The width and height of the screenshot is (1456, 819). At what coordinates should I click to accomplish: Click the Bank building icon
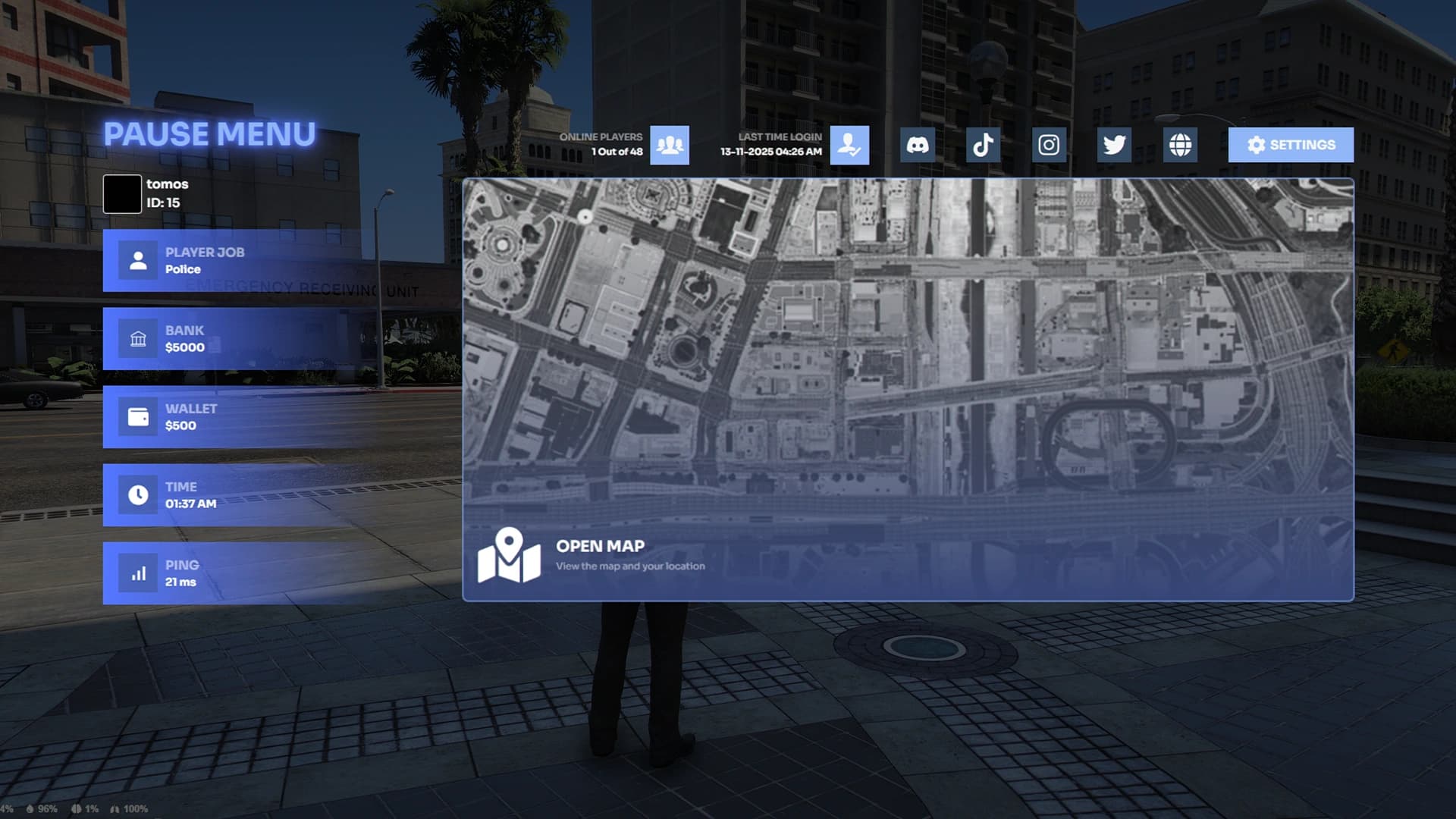click(x=137, y=339)
